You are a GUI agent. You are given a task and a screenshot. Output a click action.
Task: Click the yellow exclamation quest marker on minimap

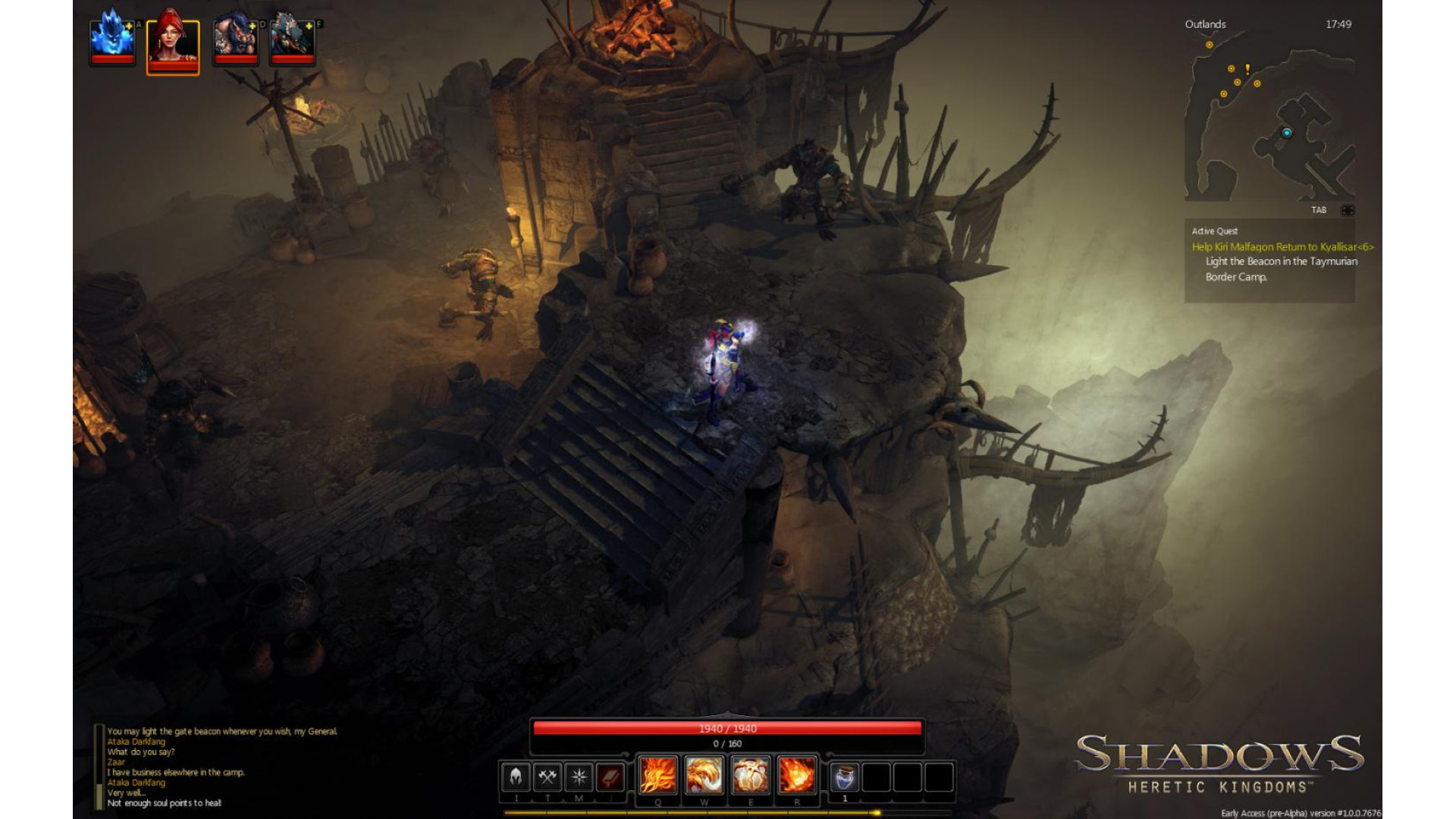pos(1247,69)
